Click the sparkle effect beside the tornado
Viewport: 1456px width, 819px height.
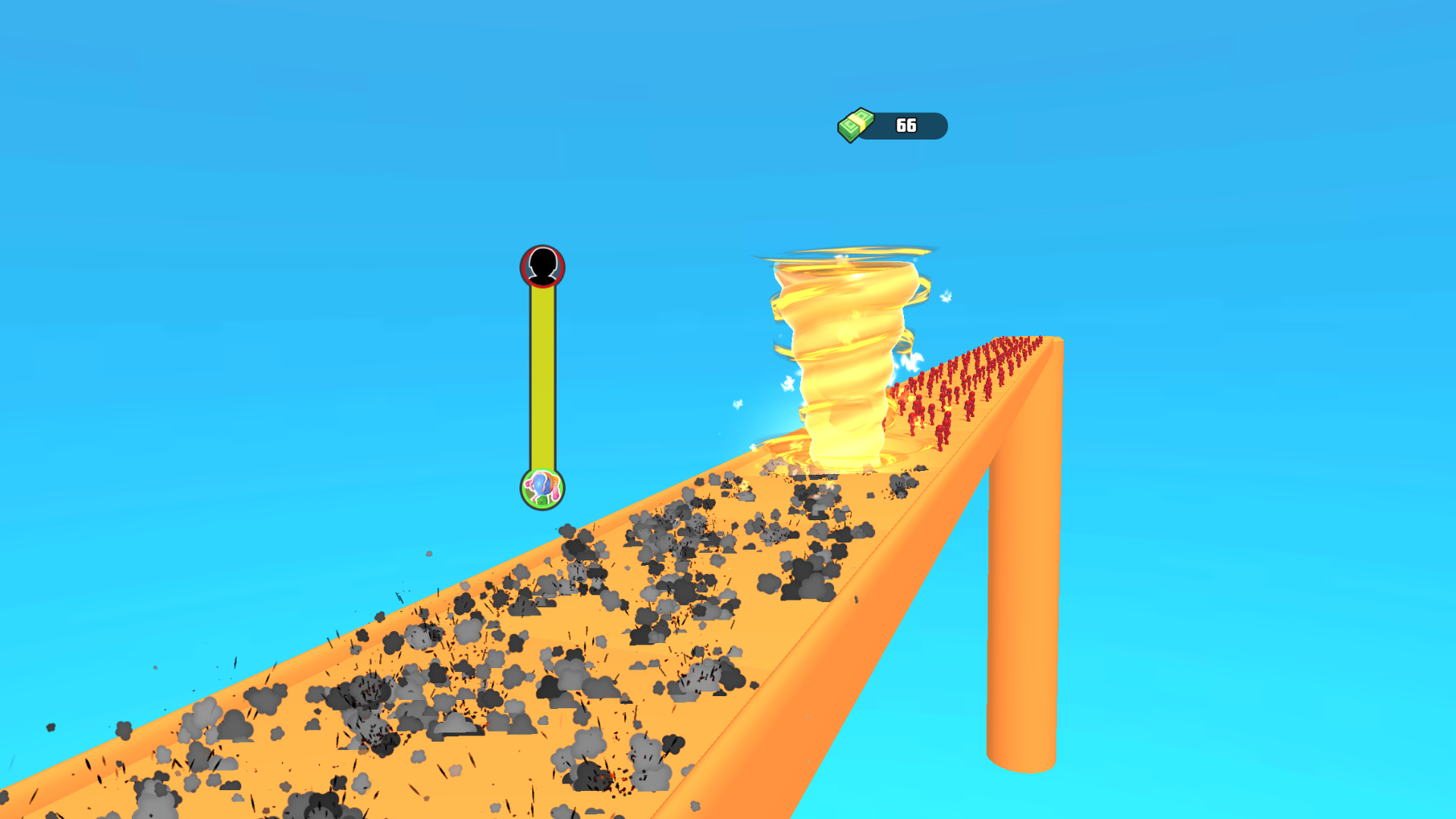[944, 296]
